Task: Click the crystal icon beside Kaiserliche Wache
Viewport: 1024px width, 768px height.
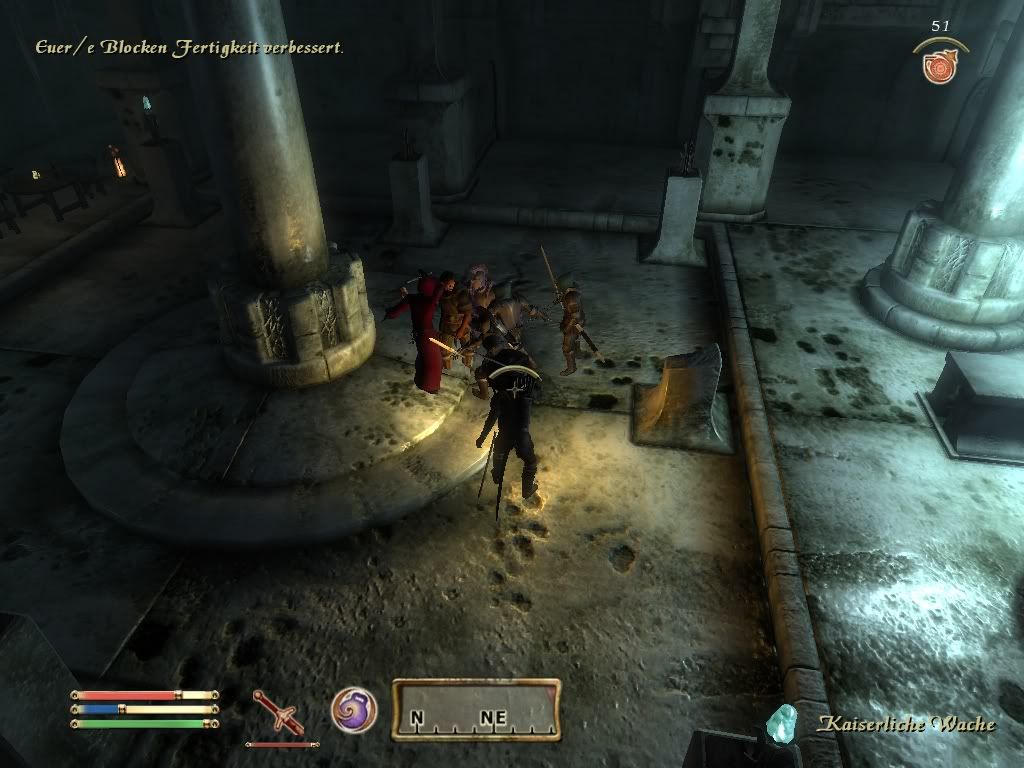Action: coord(782,722)
